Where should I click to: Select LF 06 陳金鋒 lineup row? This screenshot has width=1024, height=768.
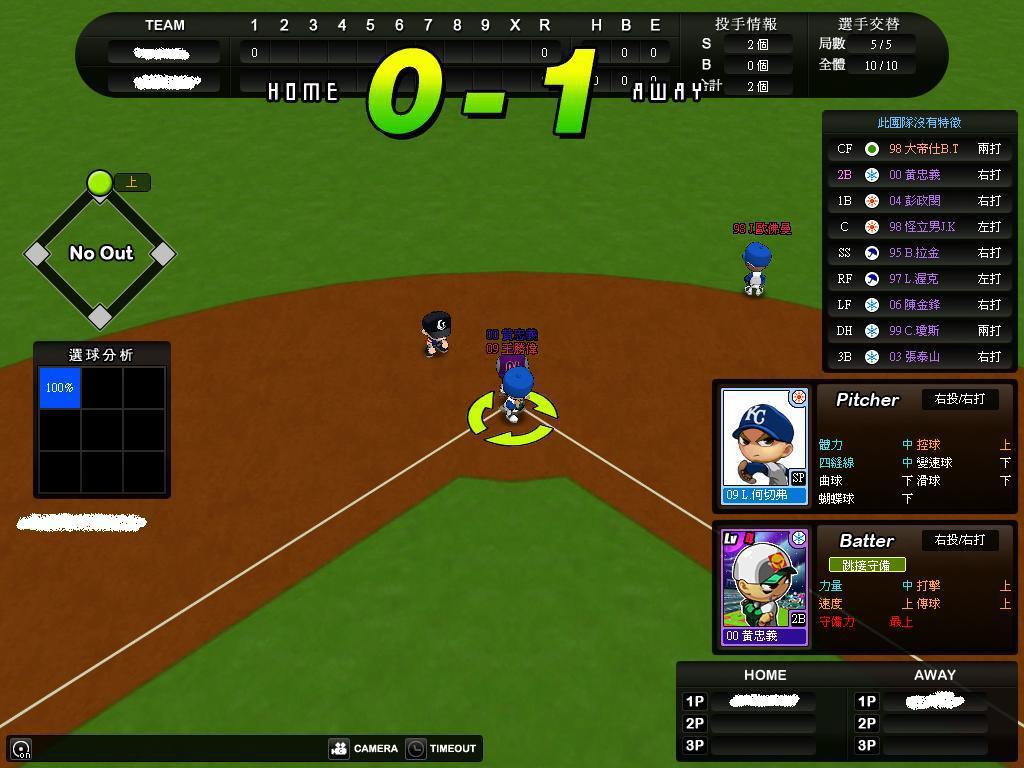[x=919, y=305]
